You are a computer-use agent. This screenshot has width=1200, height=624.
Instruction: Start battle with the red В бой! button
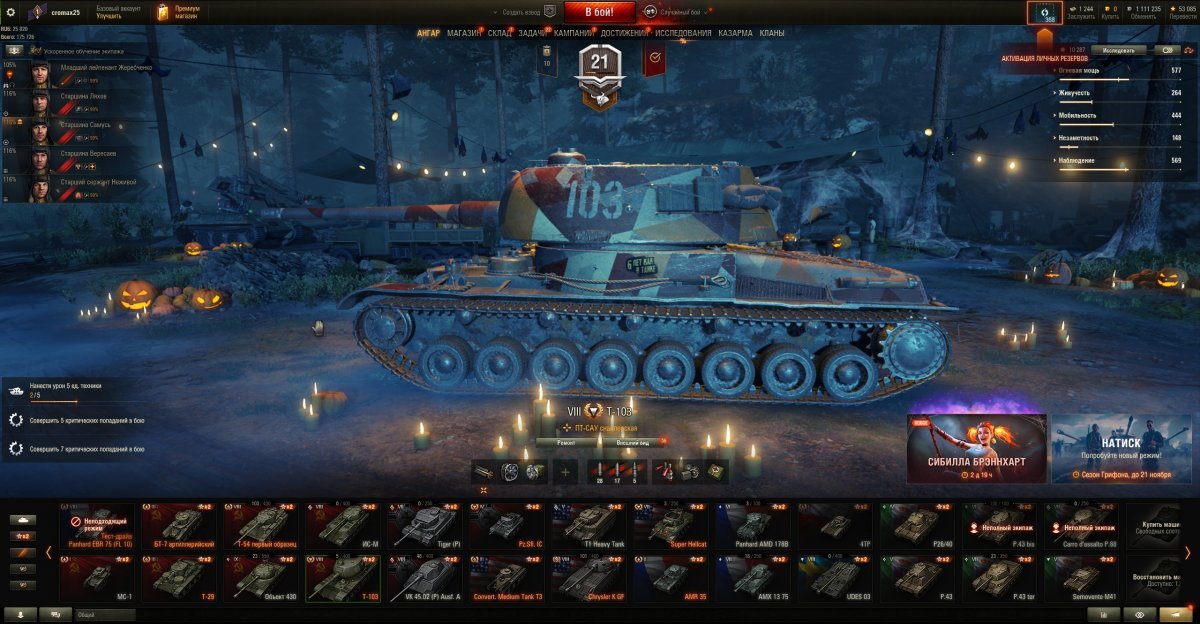tap(599, 12)
